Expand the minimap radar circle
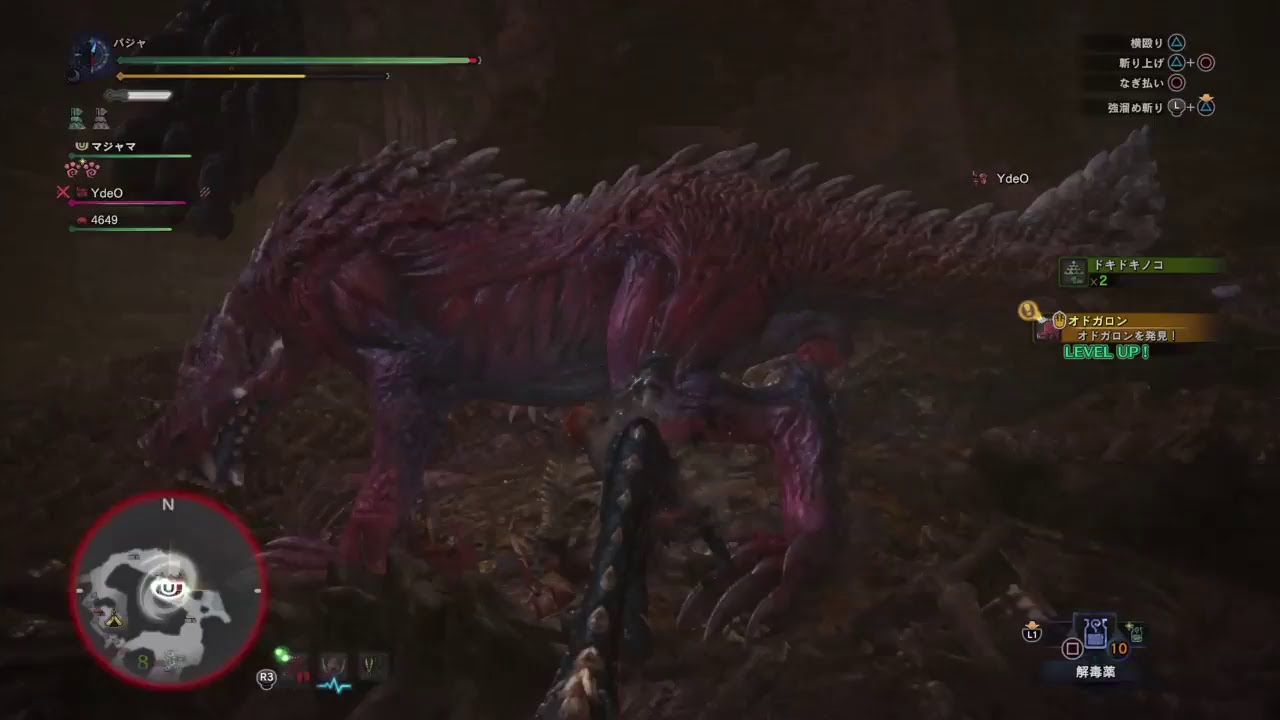The height and width of the screenshot is (720, 1280). coord(168,588)
